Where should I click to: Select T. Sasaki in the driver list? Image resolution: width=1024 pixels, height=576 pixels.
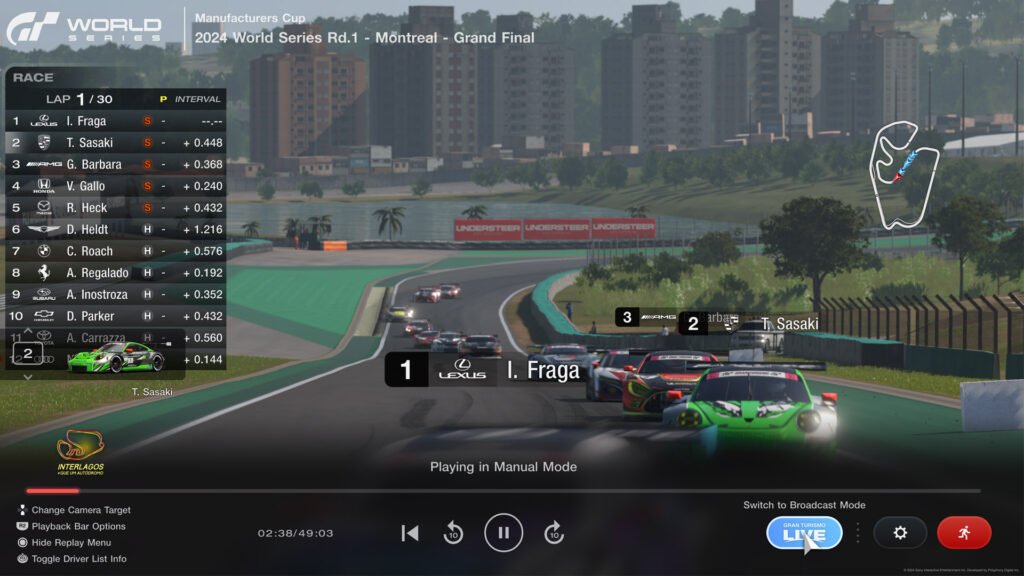[x=115, y=143]
